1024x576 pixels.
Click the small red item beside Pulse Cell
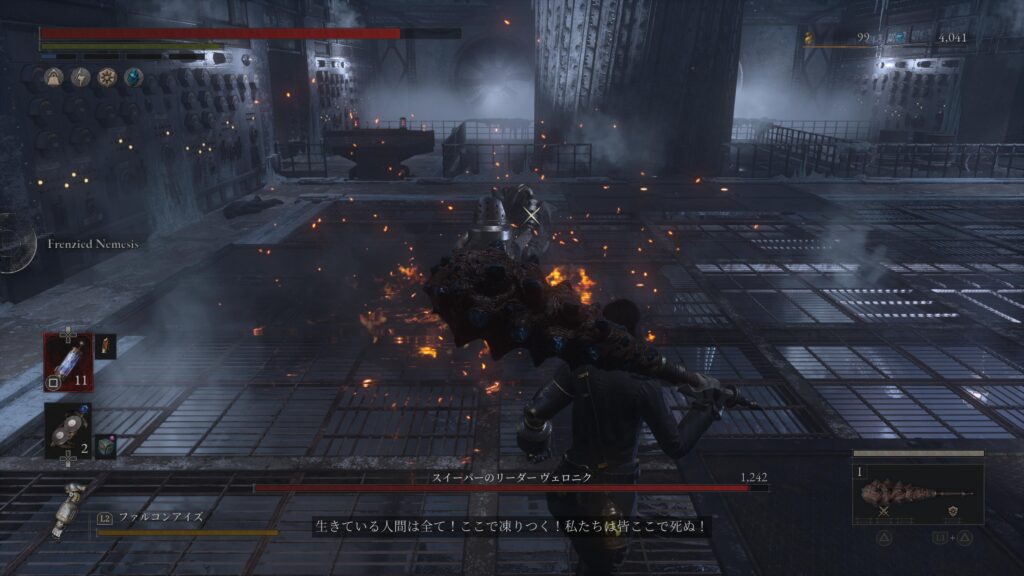tap(106, 347)
